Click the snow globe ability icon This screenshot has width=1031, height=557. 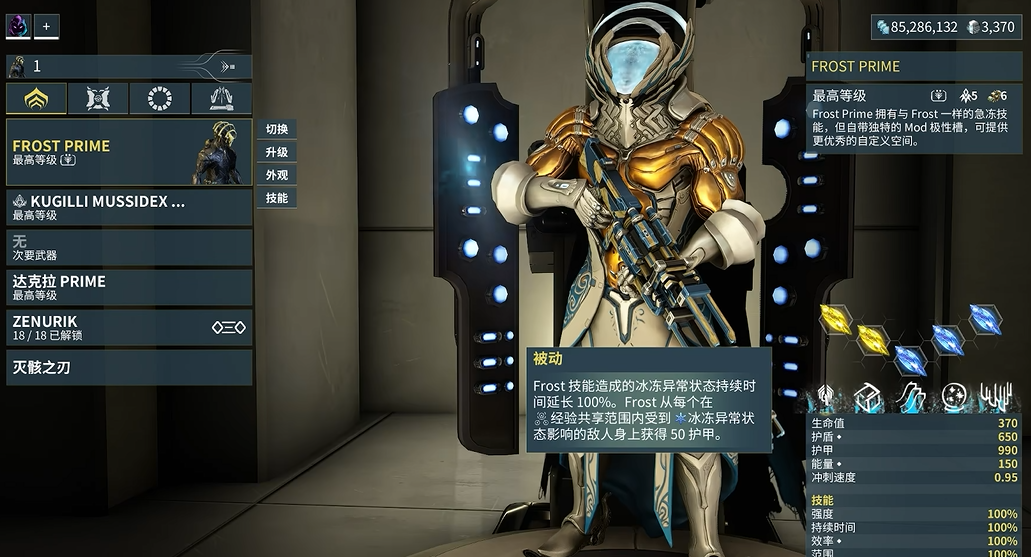point(953,397)
